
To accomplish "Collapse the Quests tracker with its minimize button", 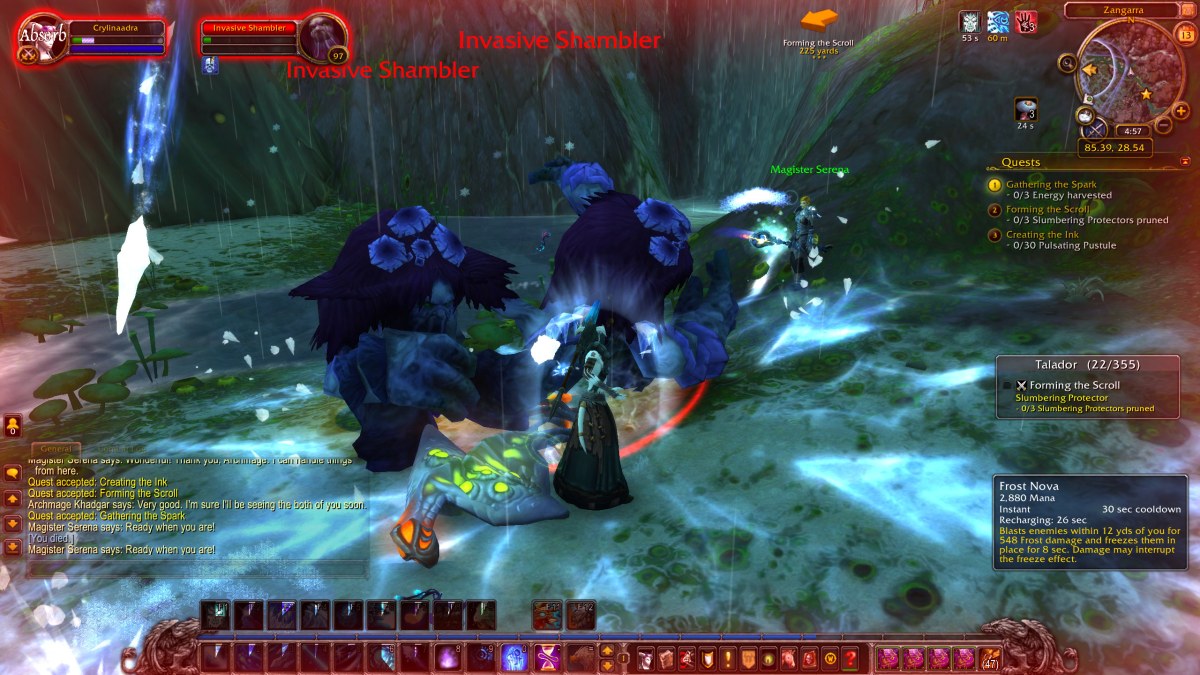I will point(1186,161).
